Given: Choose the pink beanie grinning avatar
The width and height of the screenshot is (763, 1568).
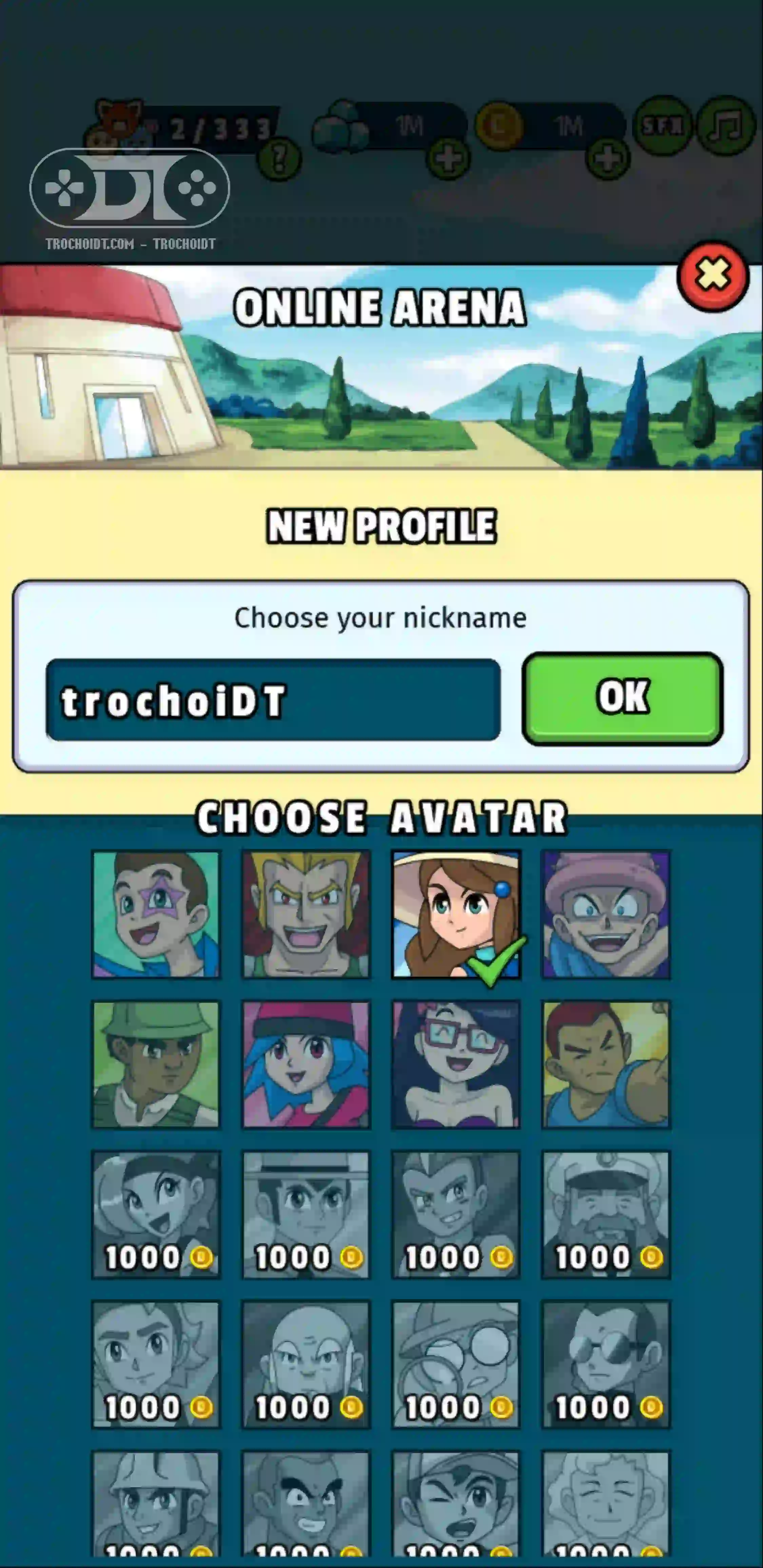Looking at the screenshot, I should 606,914.
